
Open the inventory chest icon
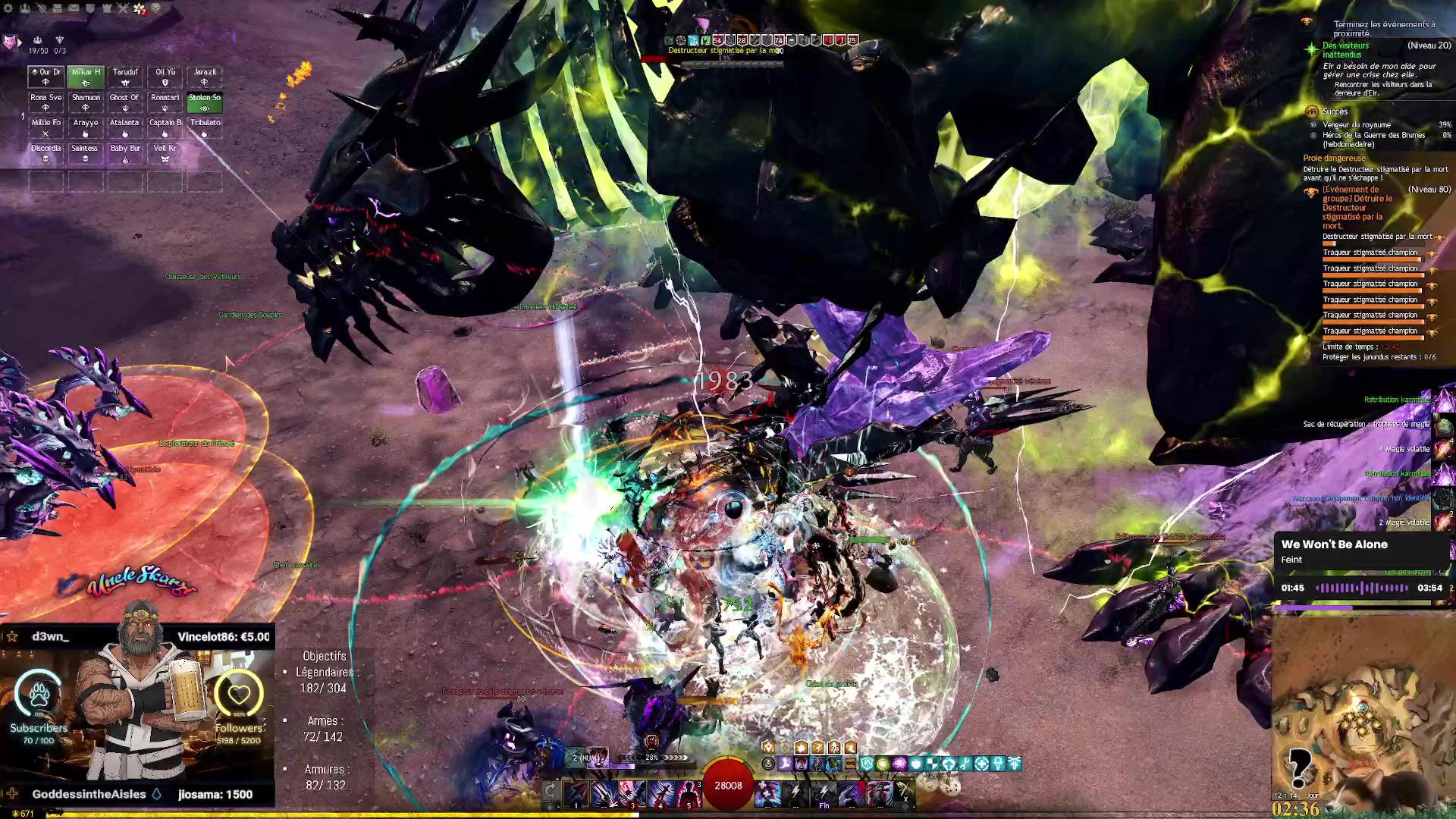58,8
